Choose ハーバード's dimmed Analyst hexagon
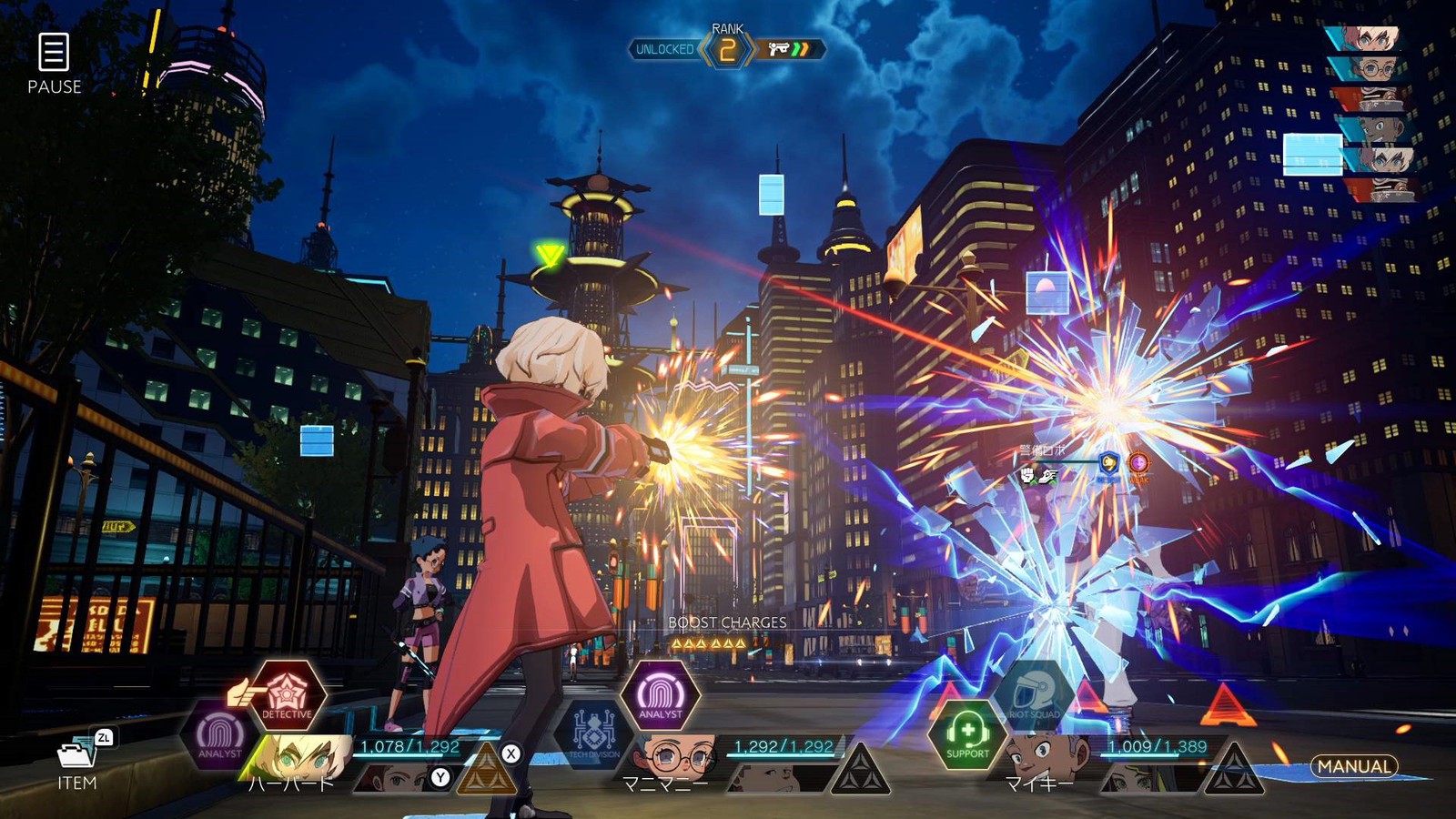This screenshot has height=819, width=1456. (x=220, y=735)
